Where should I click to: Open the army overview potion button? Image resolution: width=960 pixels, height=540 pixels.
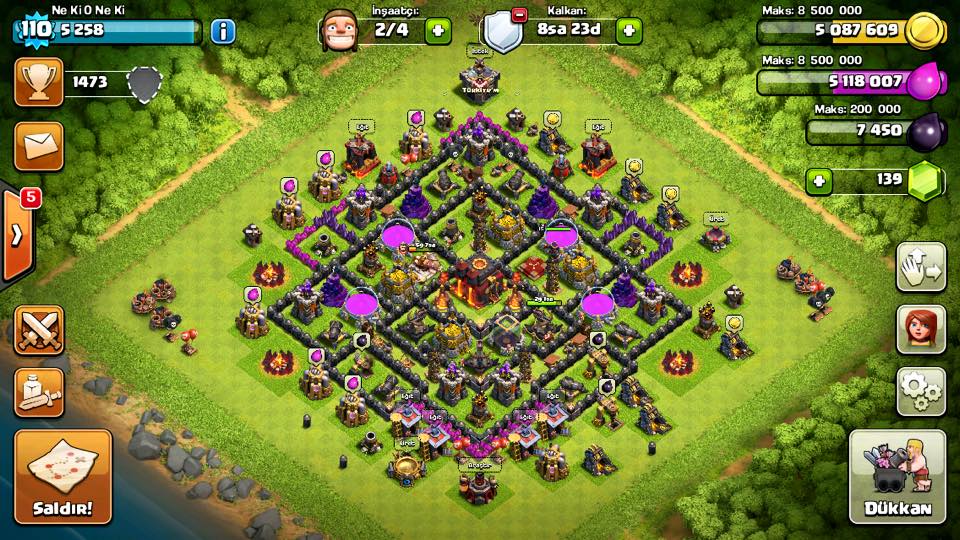pos(38,392)
